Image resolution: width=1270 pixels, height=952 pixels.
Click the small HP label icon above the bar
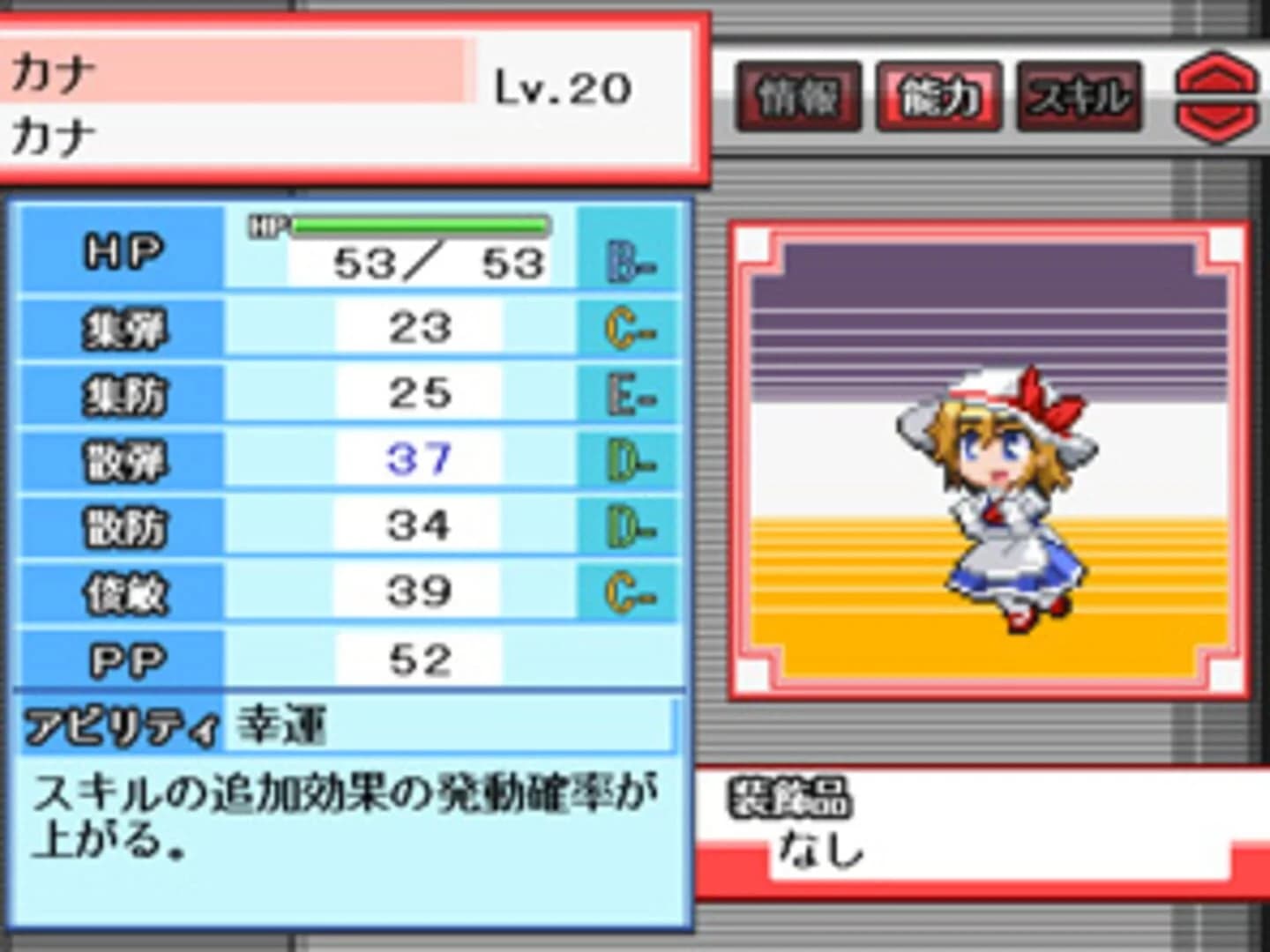(269, 226)
